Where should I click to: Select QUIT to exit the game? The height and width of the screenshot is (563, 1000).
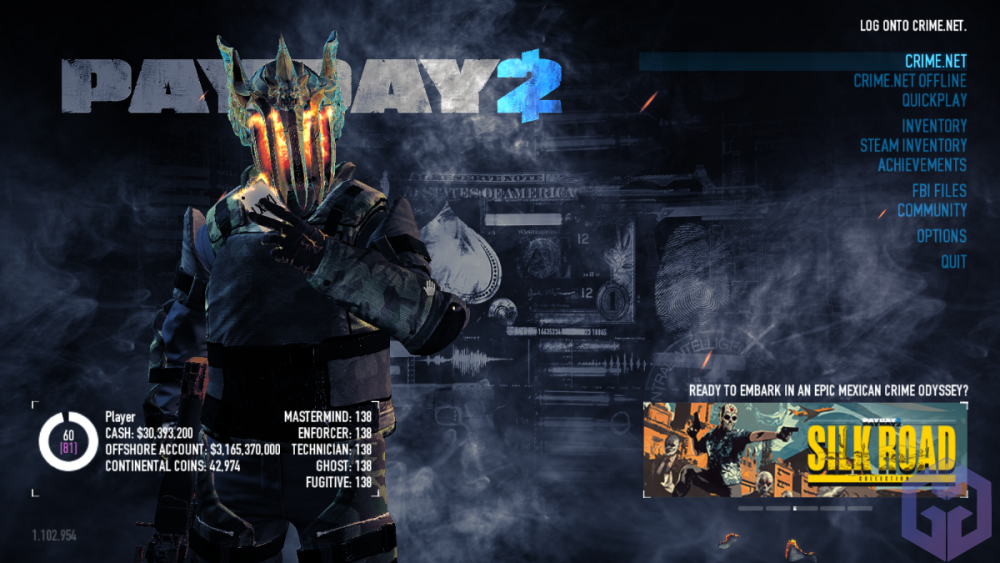point(953,262)
